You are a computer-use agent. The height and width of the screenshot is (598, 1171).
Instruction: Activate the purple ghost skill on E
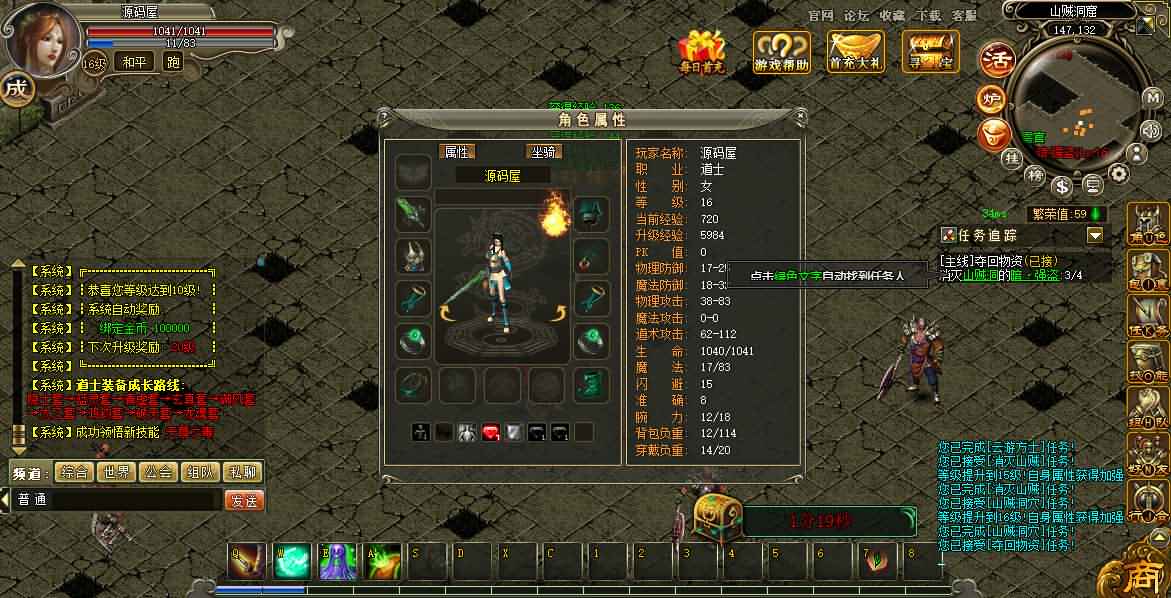pos(337,562)
